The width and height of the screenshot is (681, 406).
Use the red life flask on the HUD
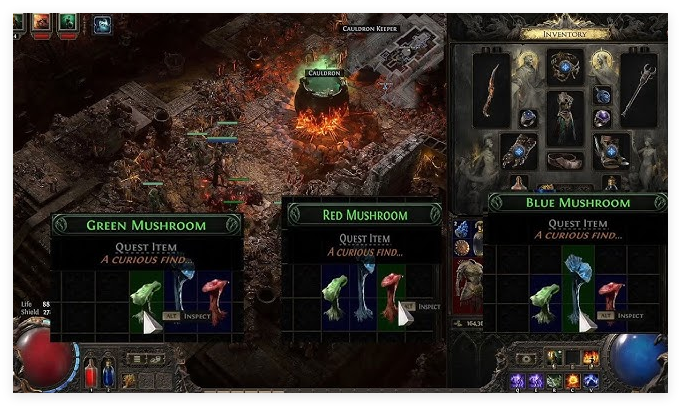coord(88,374)
